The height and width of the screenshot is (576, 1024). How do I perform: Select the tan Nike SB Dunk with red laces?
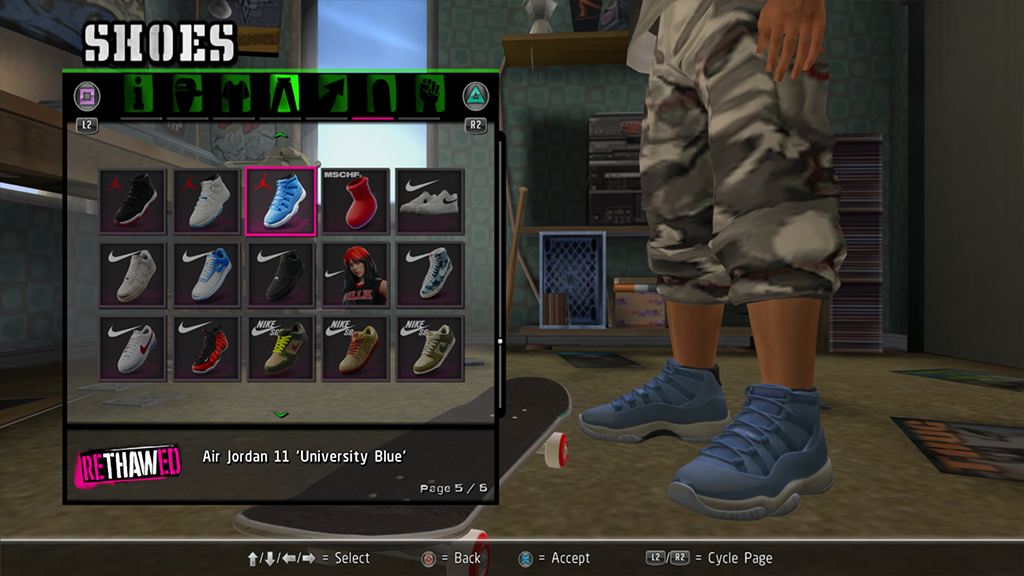pos(354,349)
